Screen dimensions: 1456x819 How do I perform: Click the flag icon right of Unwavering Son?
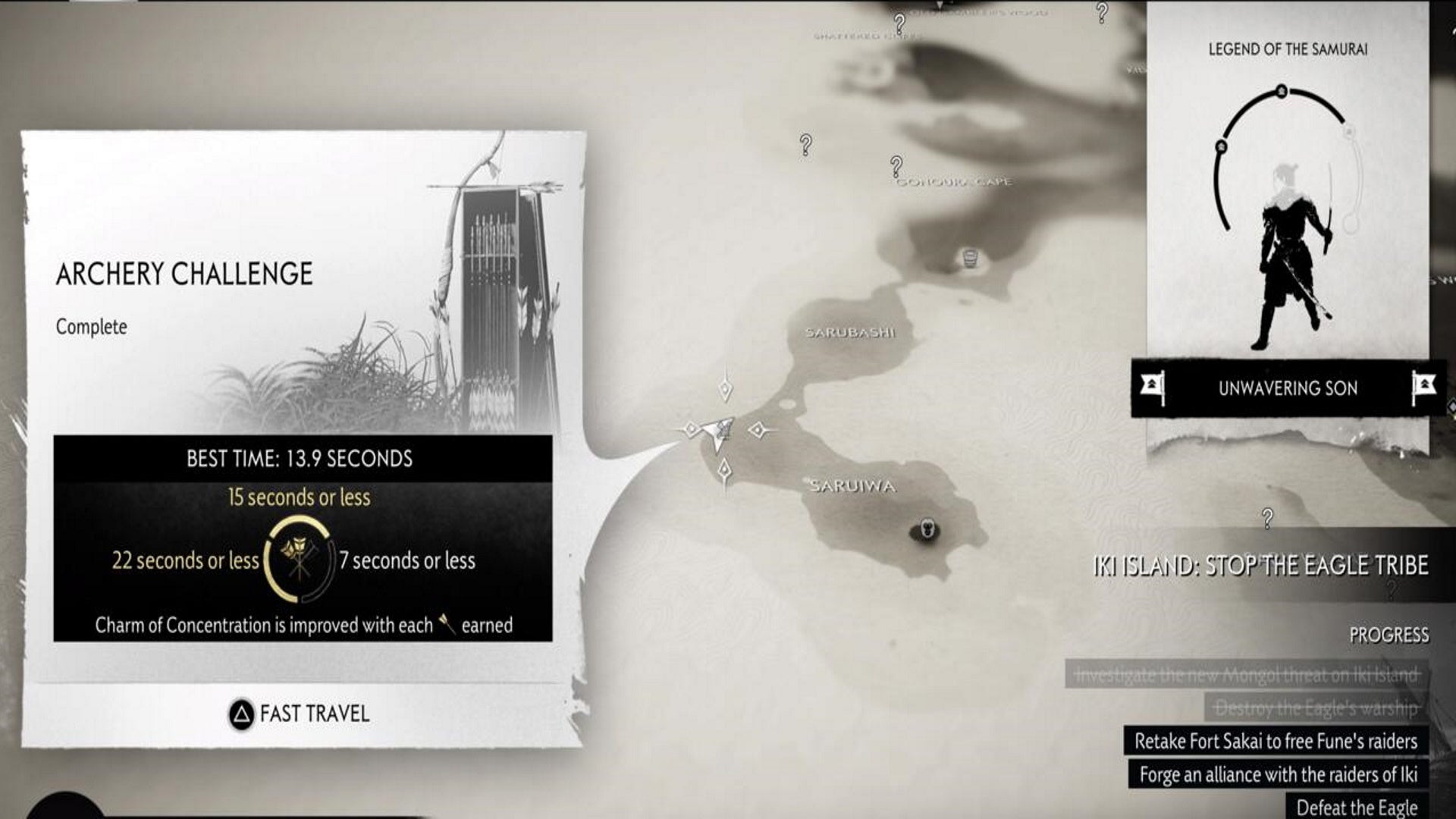click(x=1423, y=388)
